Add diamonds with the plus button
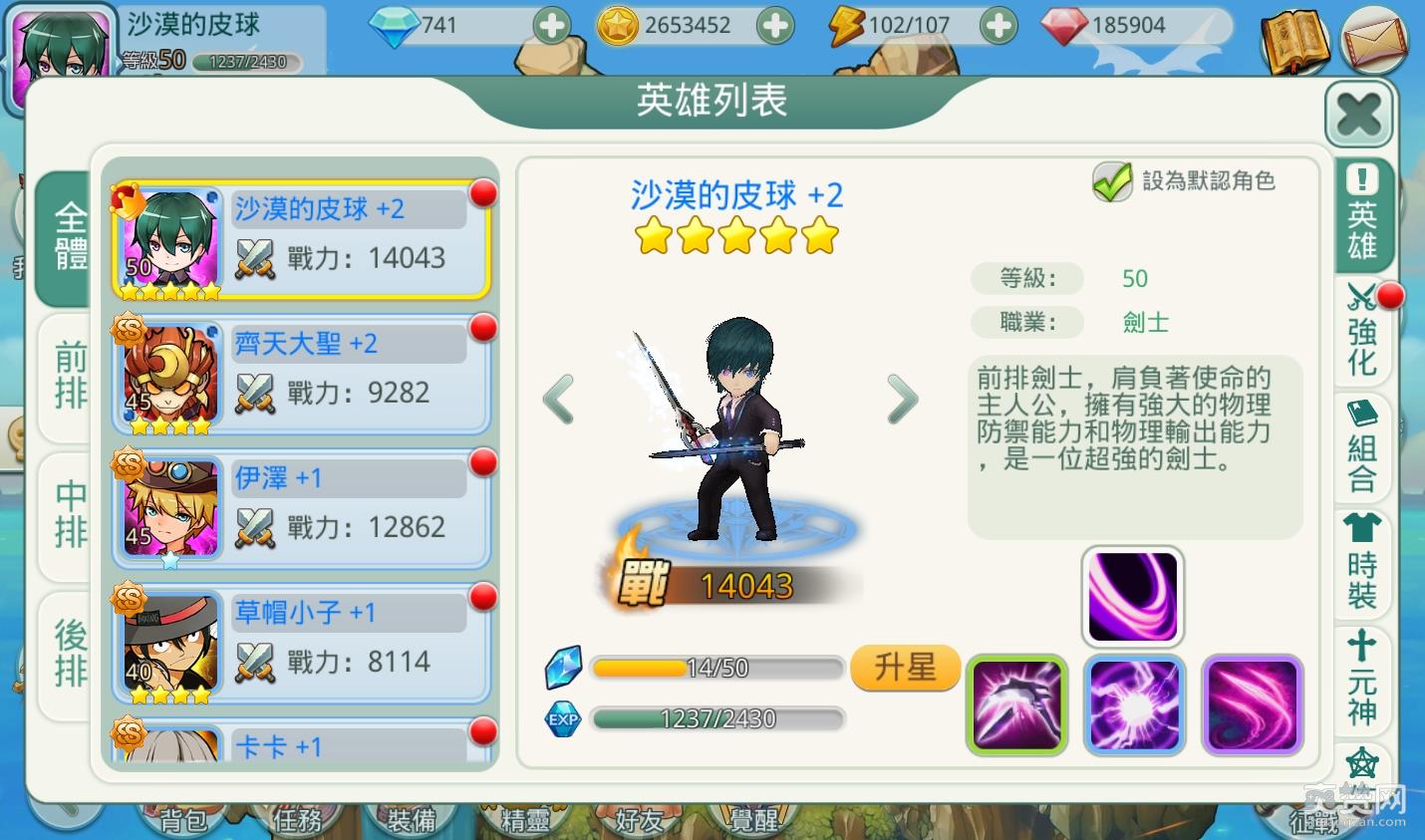The height and width of the screenshot is (840, 1425). pos(551,25)
